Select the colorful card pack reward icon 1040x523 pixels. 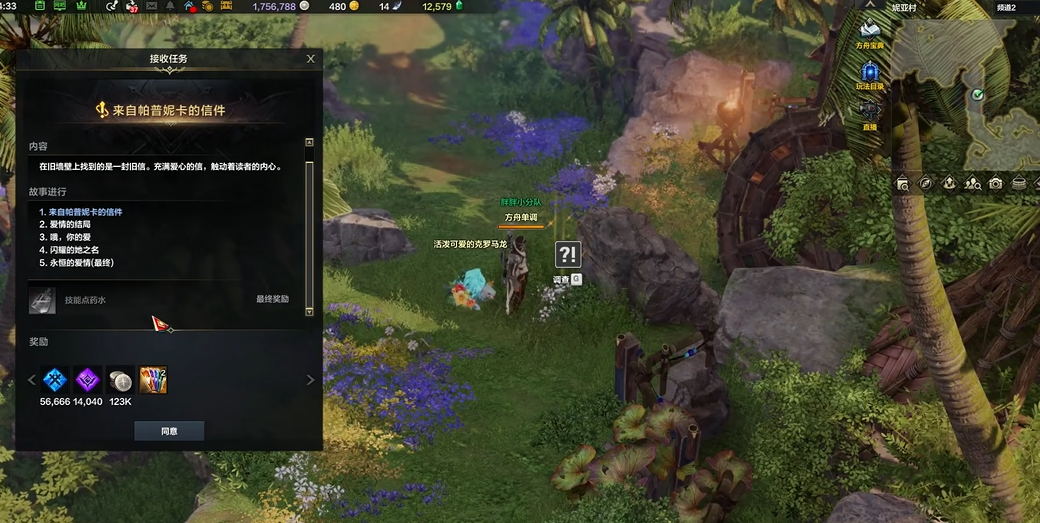click(153, 379)
